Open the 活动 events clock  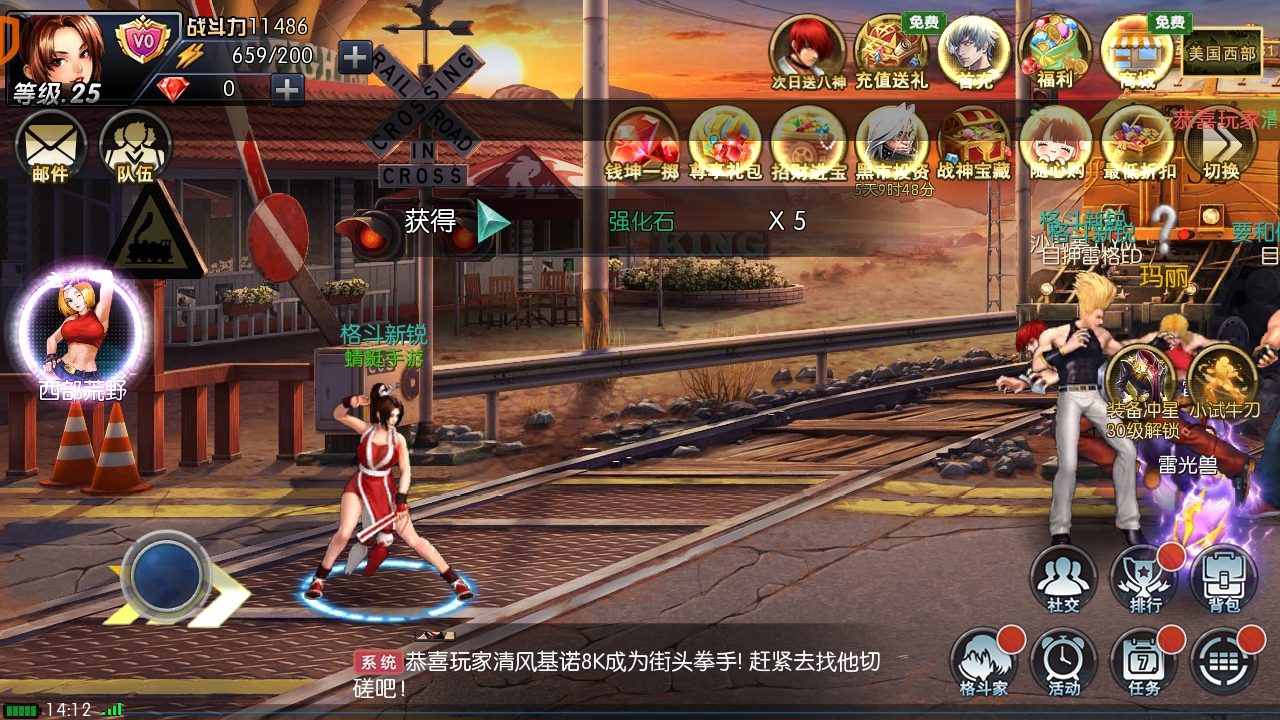1062,662
